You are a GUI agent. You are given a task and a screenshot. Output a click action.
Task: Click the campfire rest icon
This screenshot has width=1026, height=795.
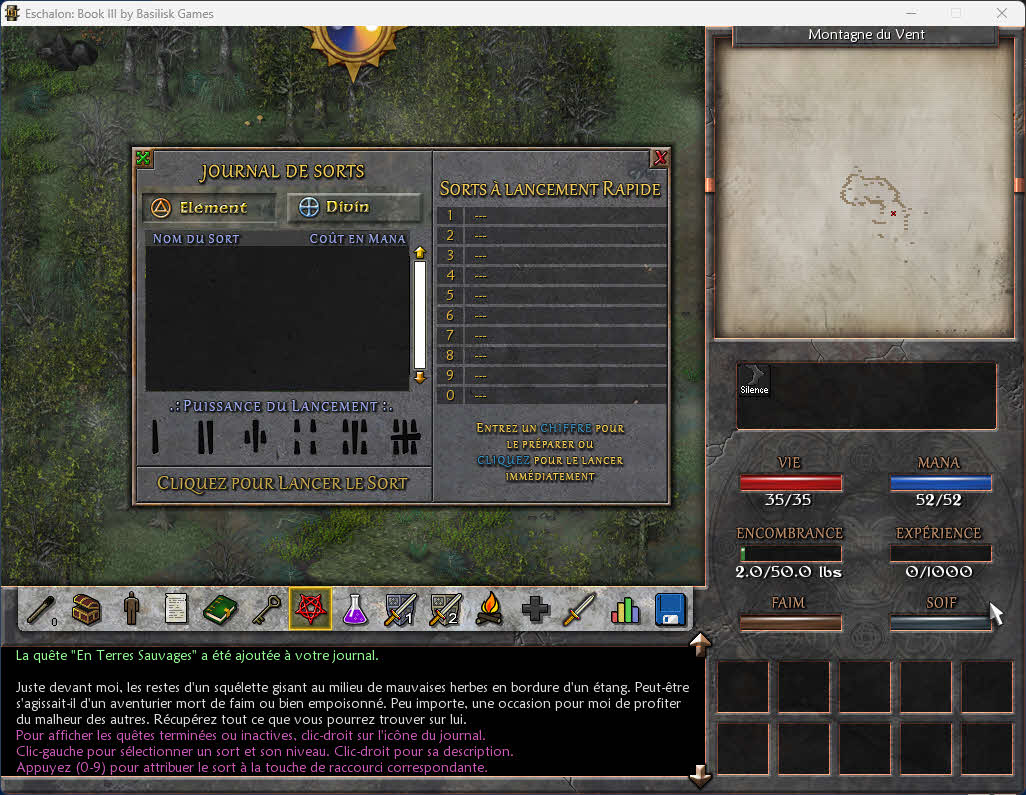[x=489, y=608]
